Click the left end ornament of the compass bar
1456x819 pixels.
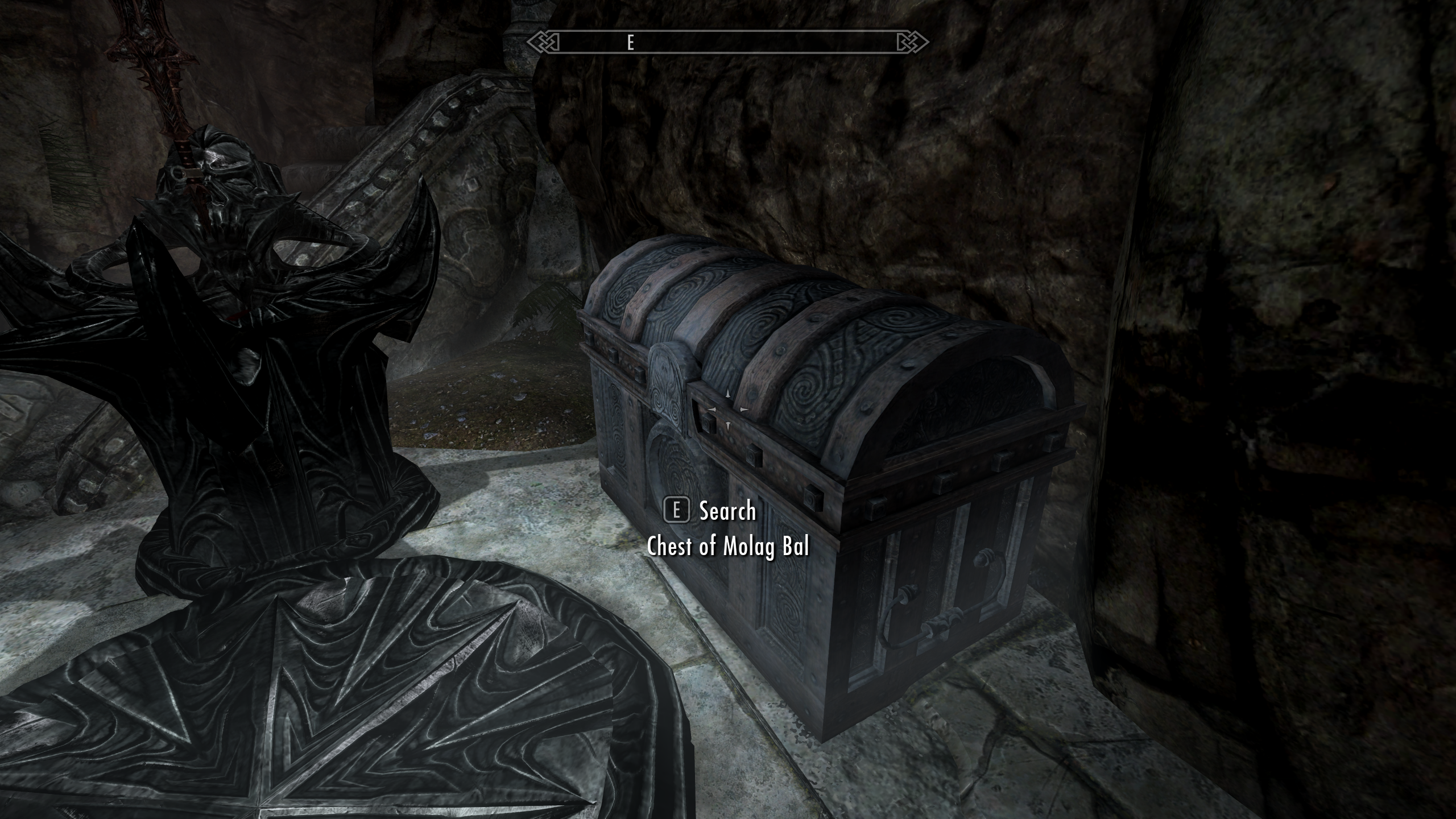(x=541, y=42)
